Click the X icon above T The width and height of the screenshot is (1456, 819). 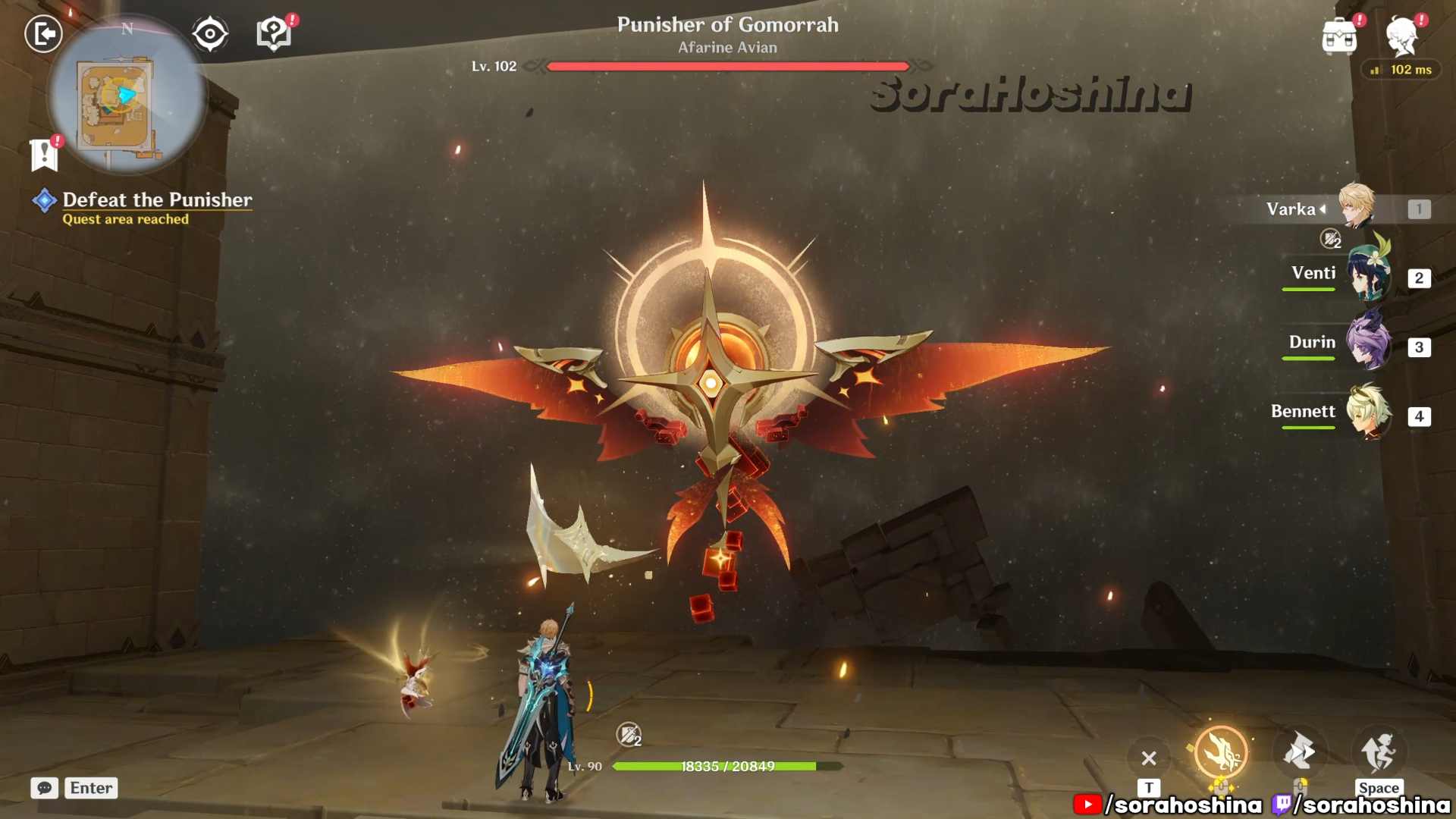(x=1149, y=758)
